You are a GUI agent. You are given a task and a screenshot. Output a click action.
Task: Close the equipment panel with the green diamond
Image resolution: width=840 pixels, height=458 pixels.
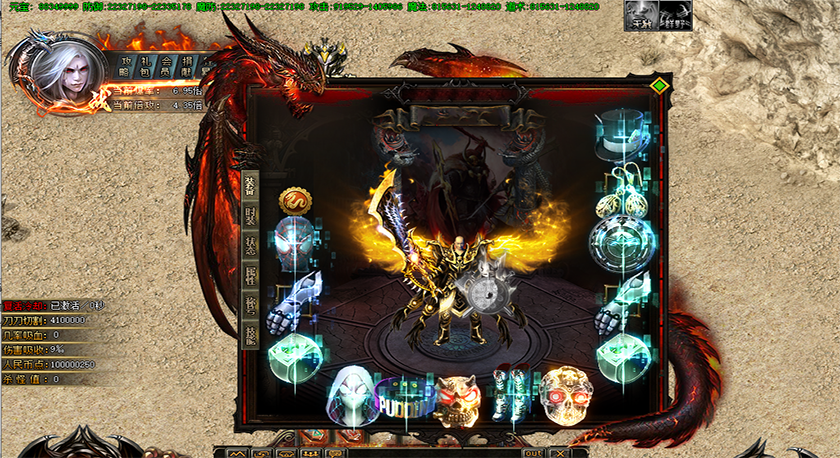(x=658, y=86)
